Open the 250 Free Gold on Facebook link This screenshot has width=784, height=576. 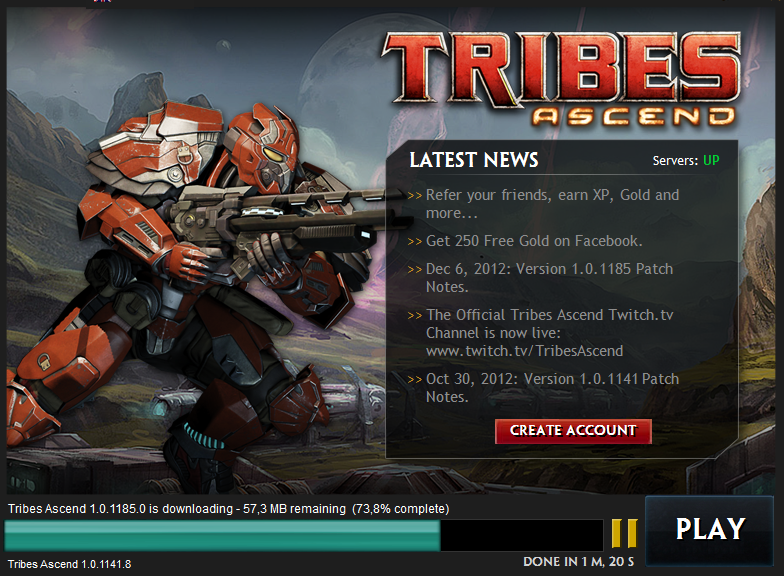click(533, 241)
